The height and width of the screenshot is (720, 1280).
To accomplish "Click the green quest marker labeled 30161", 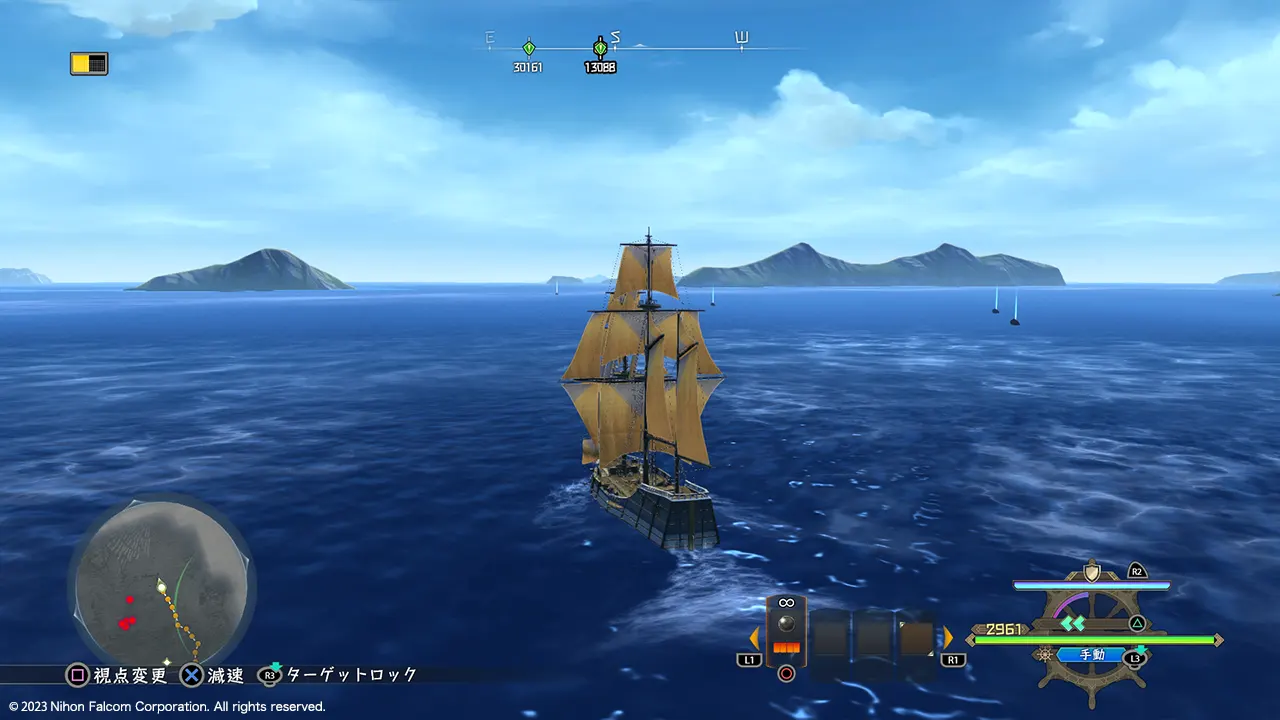I will [528, 47].
